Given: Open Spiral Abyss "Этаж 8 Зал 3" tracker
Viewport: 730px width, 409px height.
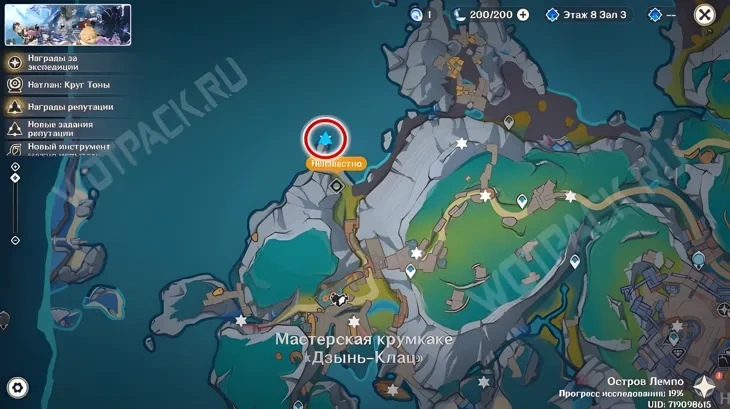Looking at the screenshot, I should click(590, 15).
